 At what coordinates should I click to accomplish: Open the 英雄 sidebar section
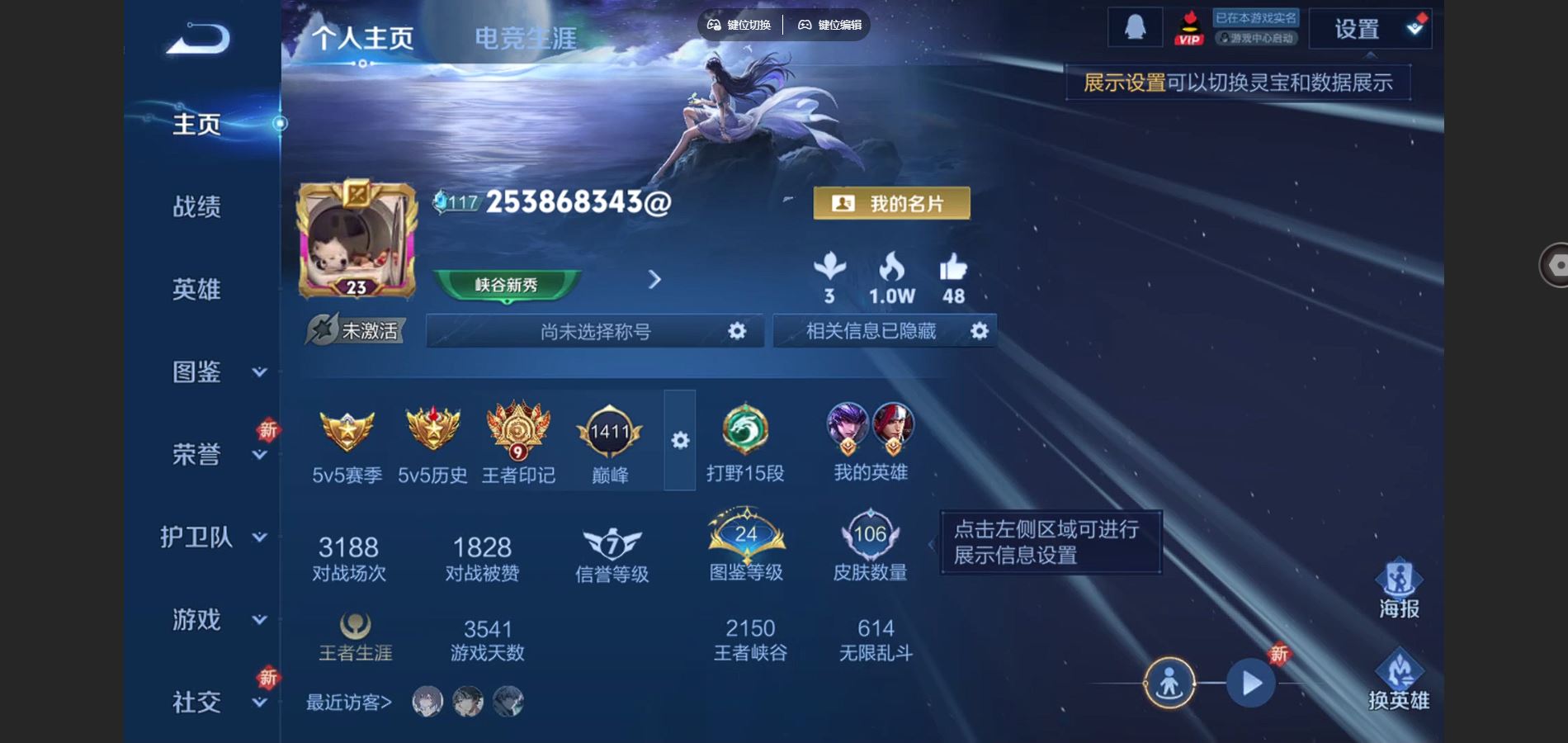(x=196, y=289)
